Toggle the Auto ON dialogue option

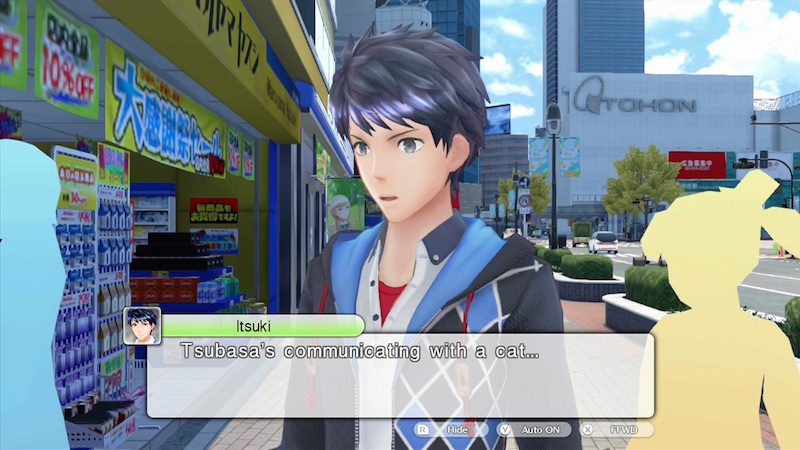(536, 429)
